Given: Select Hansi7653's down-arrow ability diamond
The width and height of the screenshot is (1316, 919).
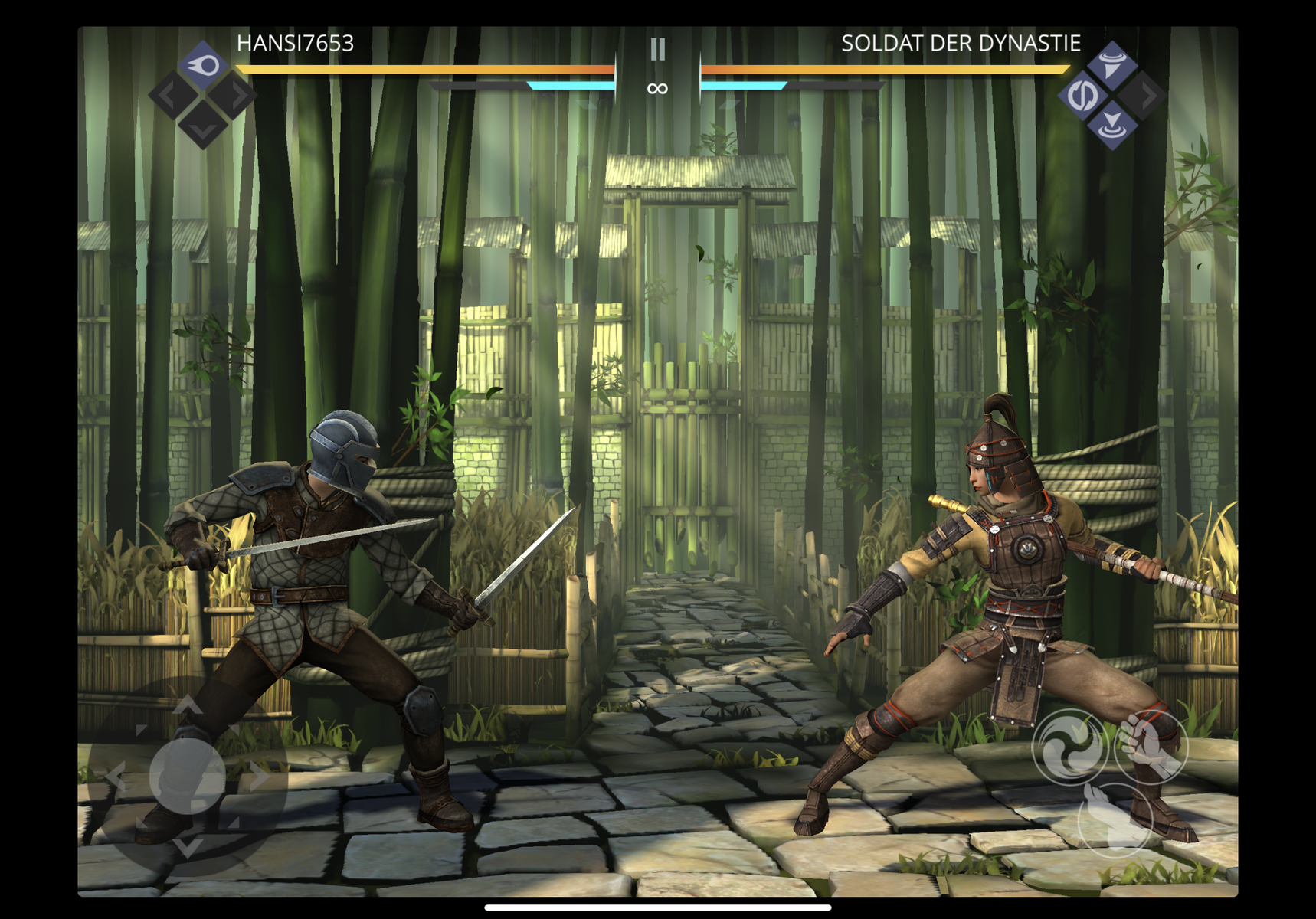Looking at the screenshot, I should pyautogui.click(x=203, y=125).
